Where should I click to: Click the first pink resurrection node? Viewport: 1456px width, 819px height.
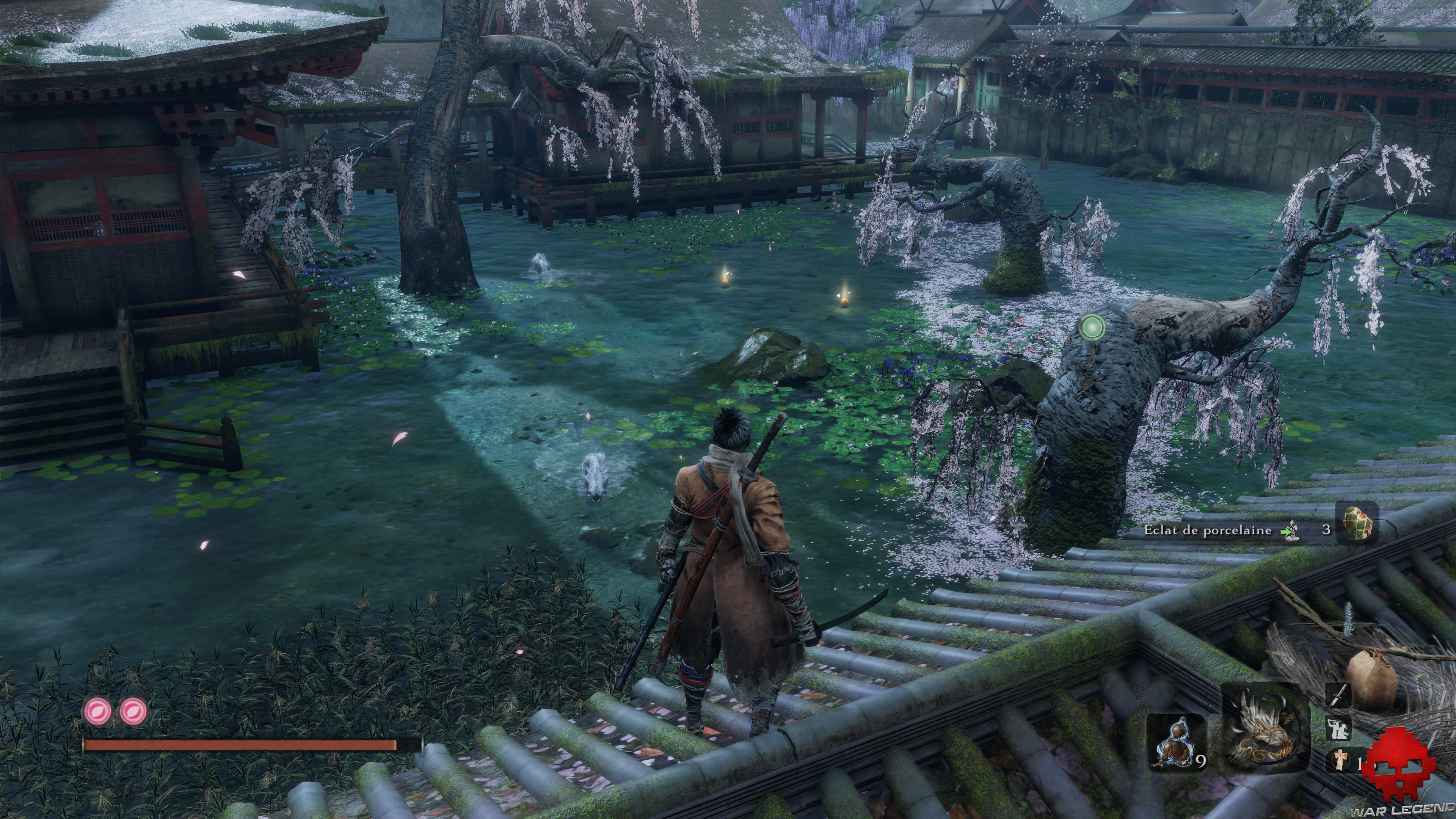(x=97, y=710)
